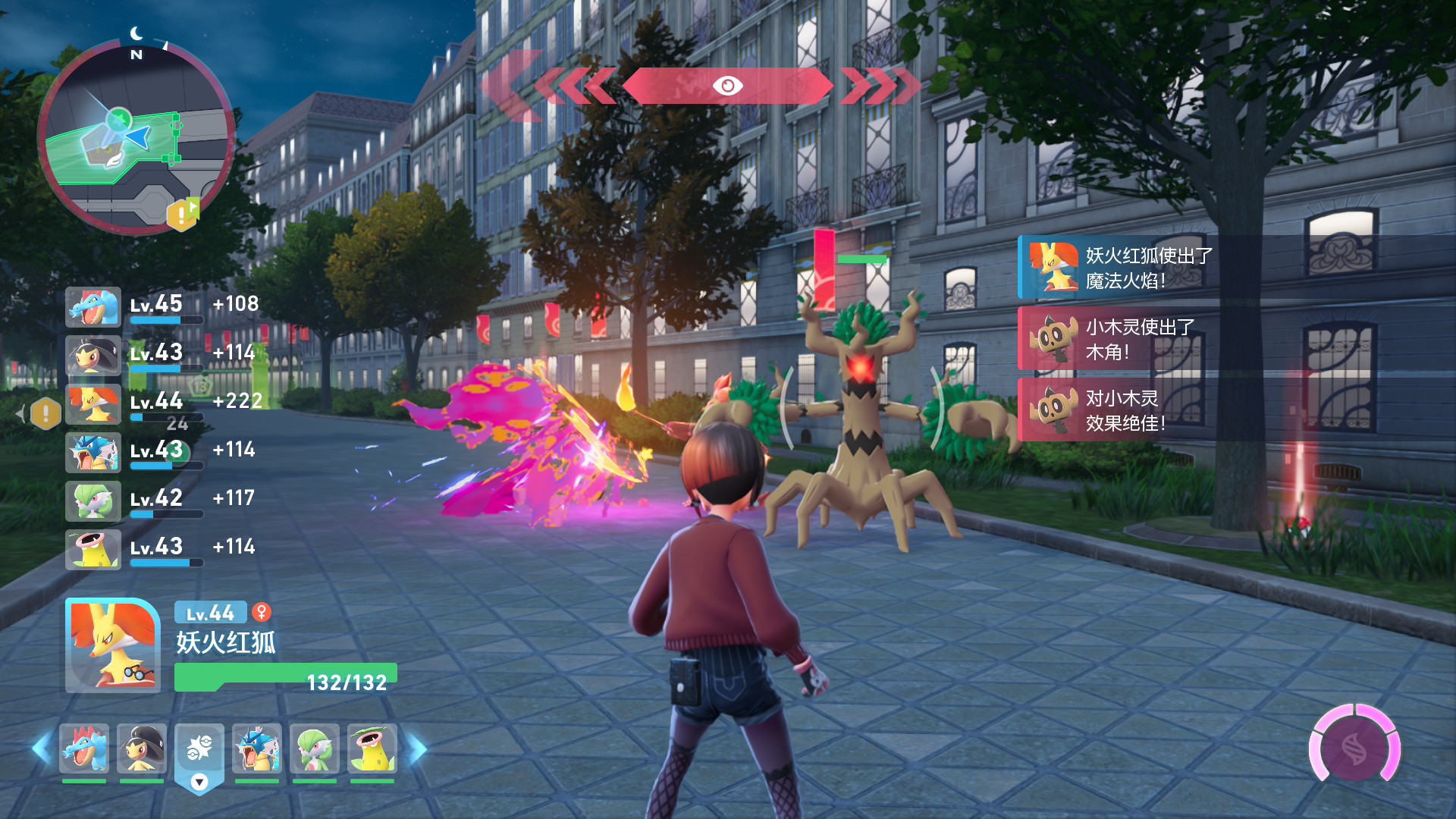Screen dimensions: 1456x819
Task: Switch to Gyarados in the party bar
Action: (x=257, y=748)
